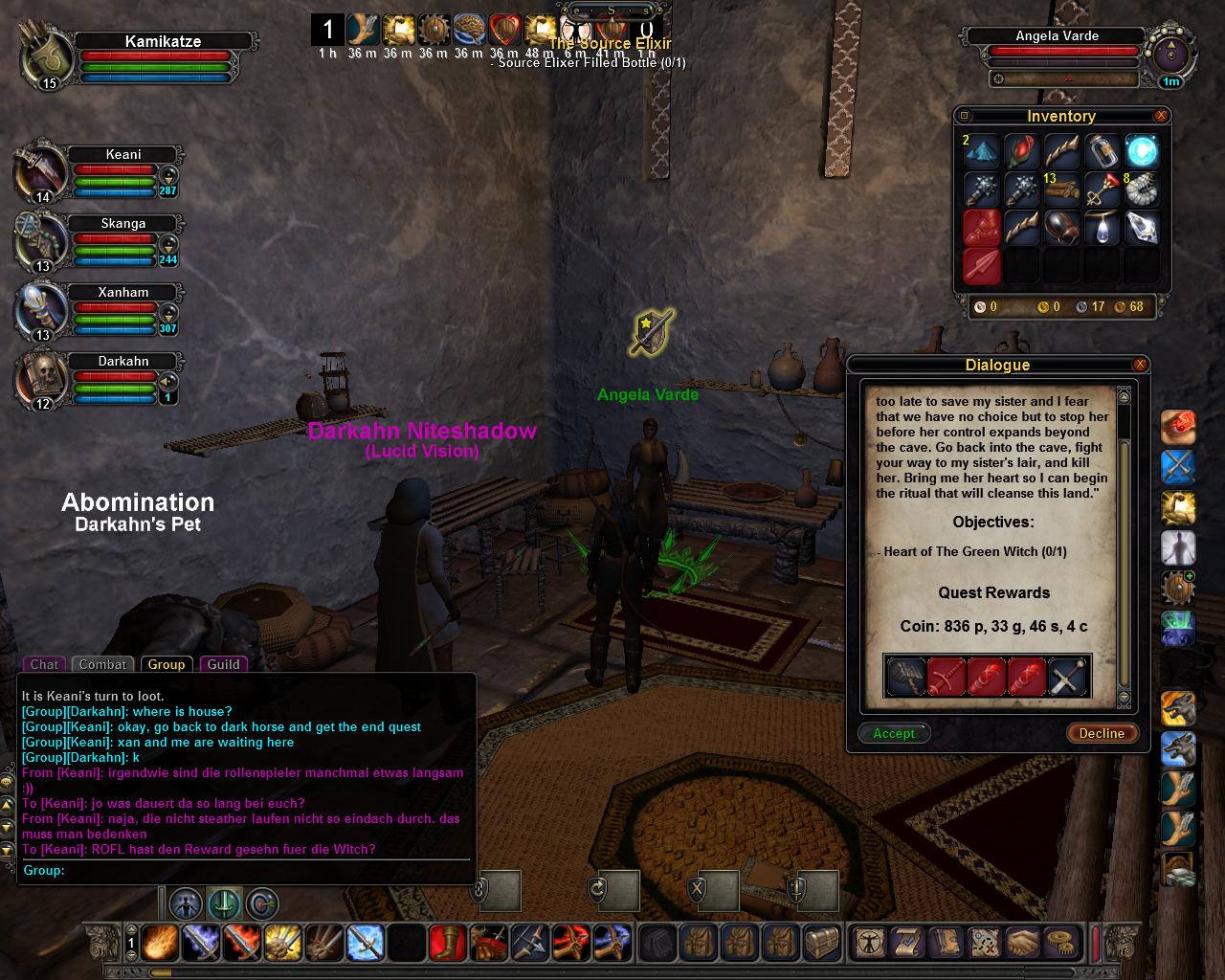Select the glass bottle in inventory
This screenshot has width=1225, height=980.
[x=1102, y=151]
